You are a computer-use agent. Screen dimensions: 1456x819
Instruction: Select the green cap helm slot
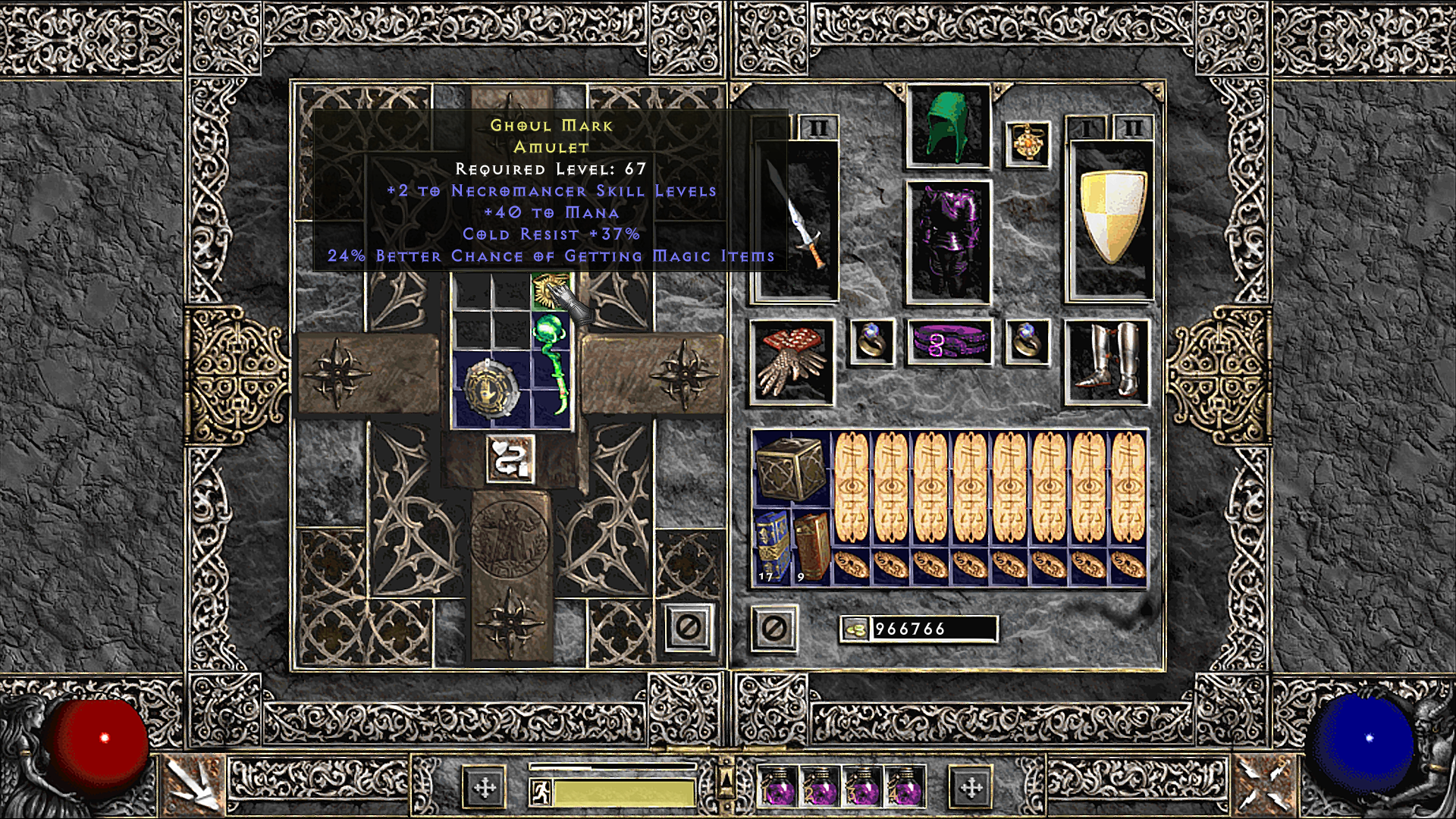click(x=949, y=126)
